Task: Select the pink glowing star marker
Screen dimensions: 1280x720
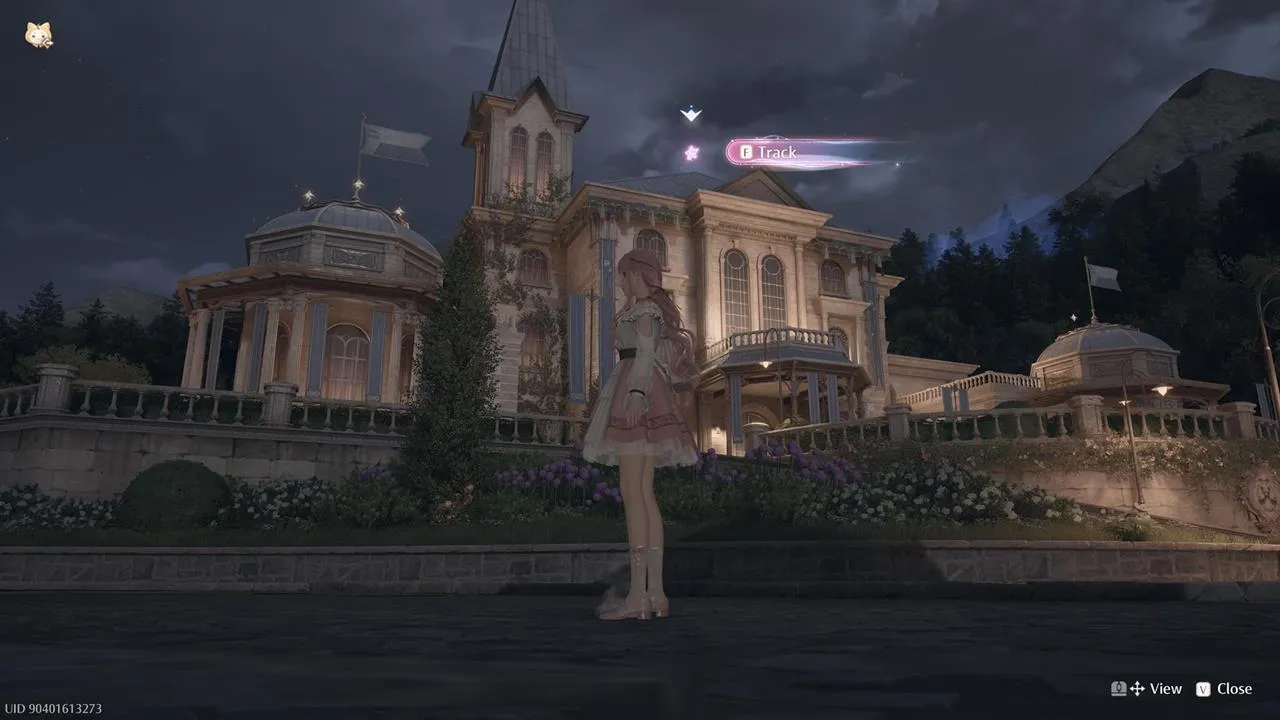Action: (691, 152)
